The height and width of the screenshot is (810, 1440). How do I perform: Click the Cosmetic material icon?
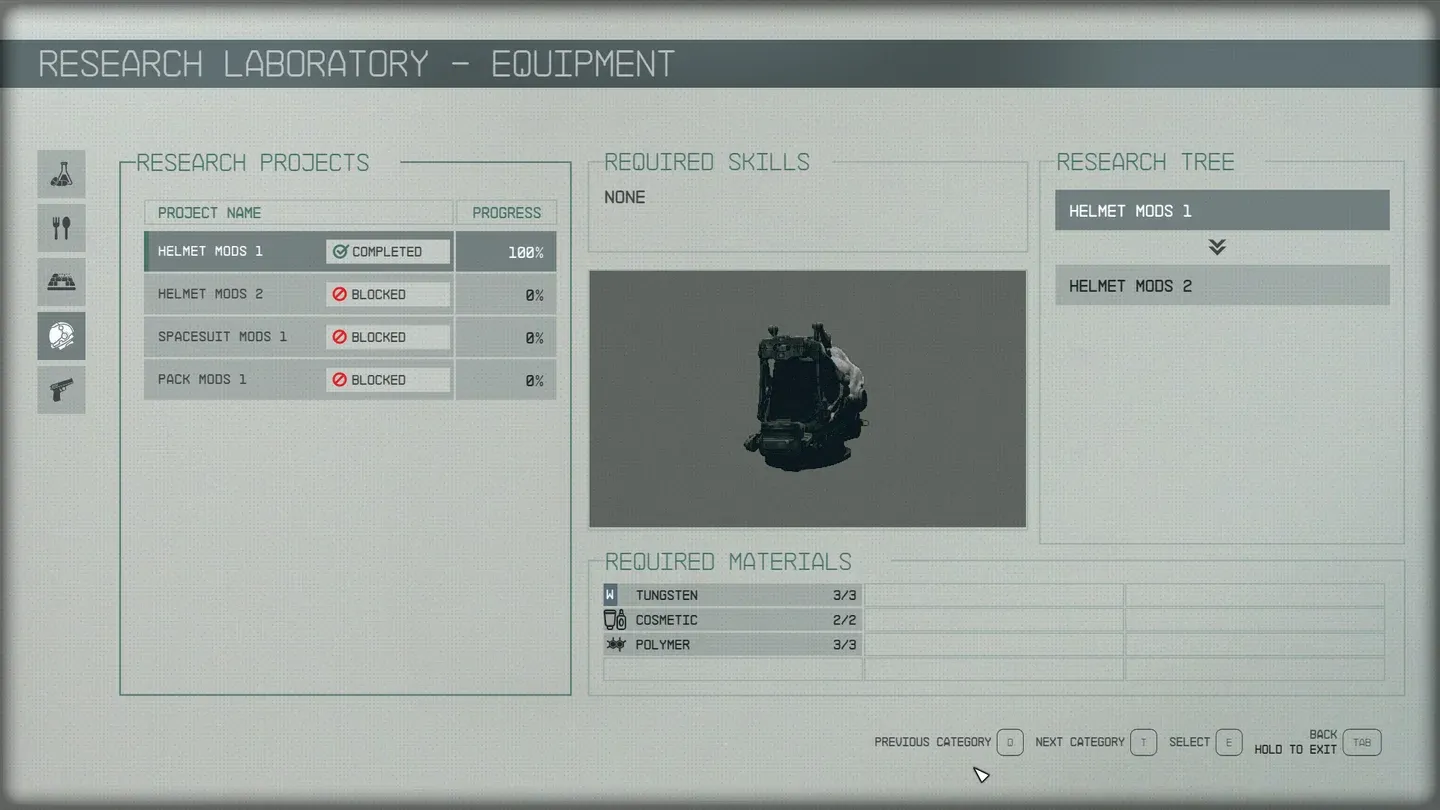tap(614, 619)
